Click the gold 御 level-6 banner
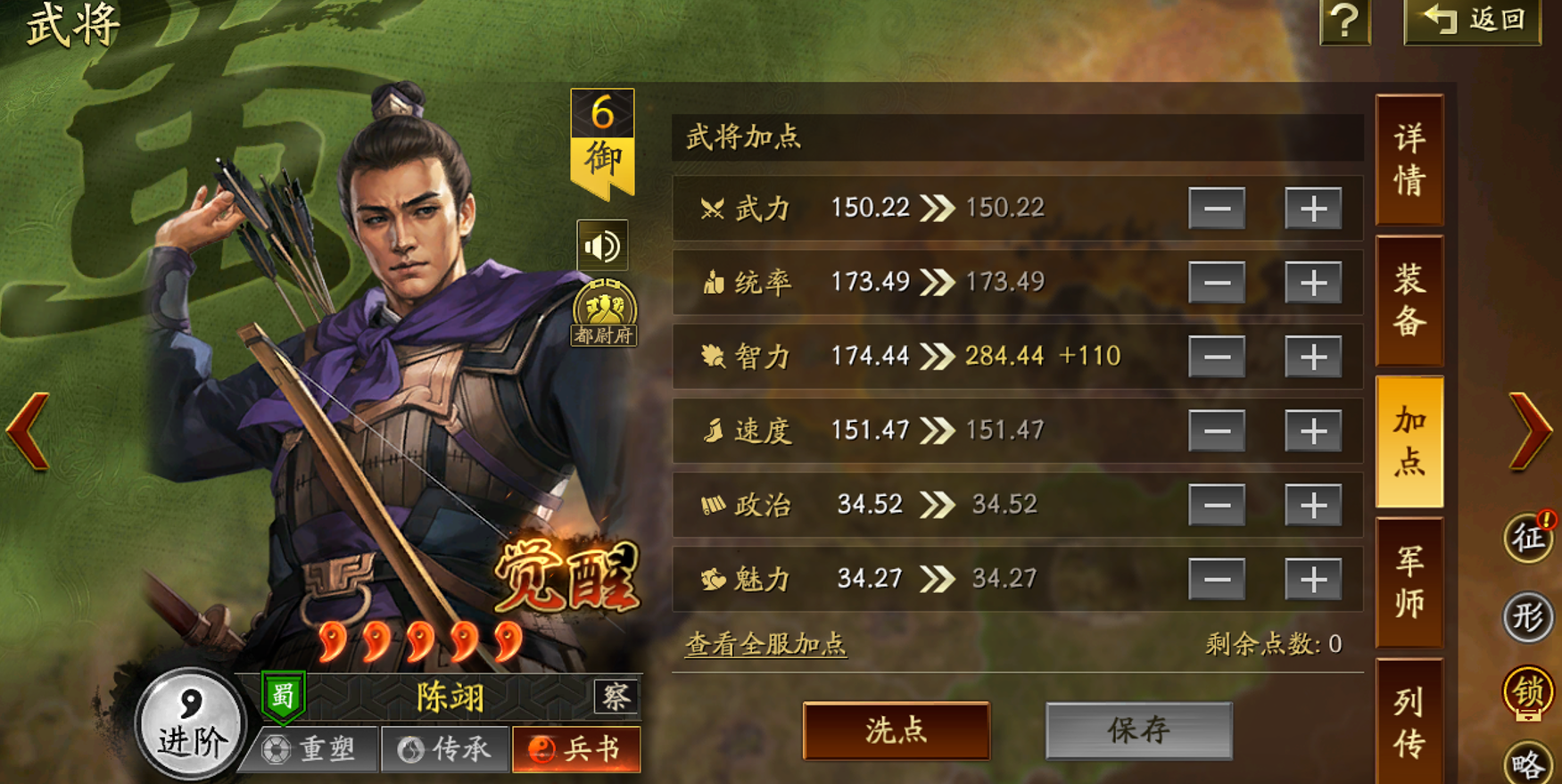This screenshot has height=784, width=1562. [x=603, y=143]
